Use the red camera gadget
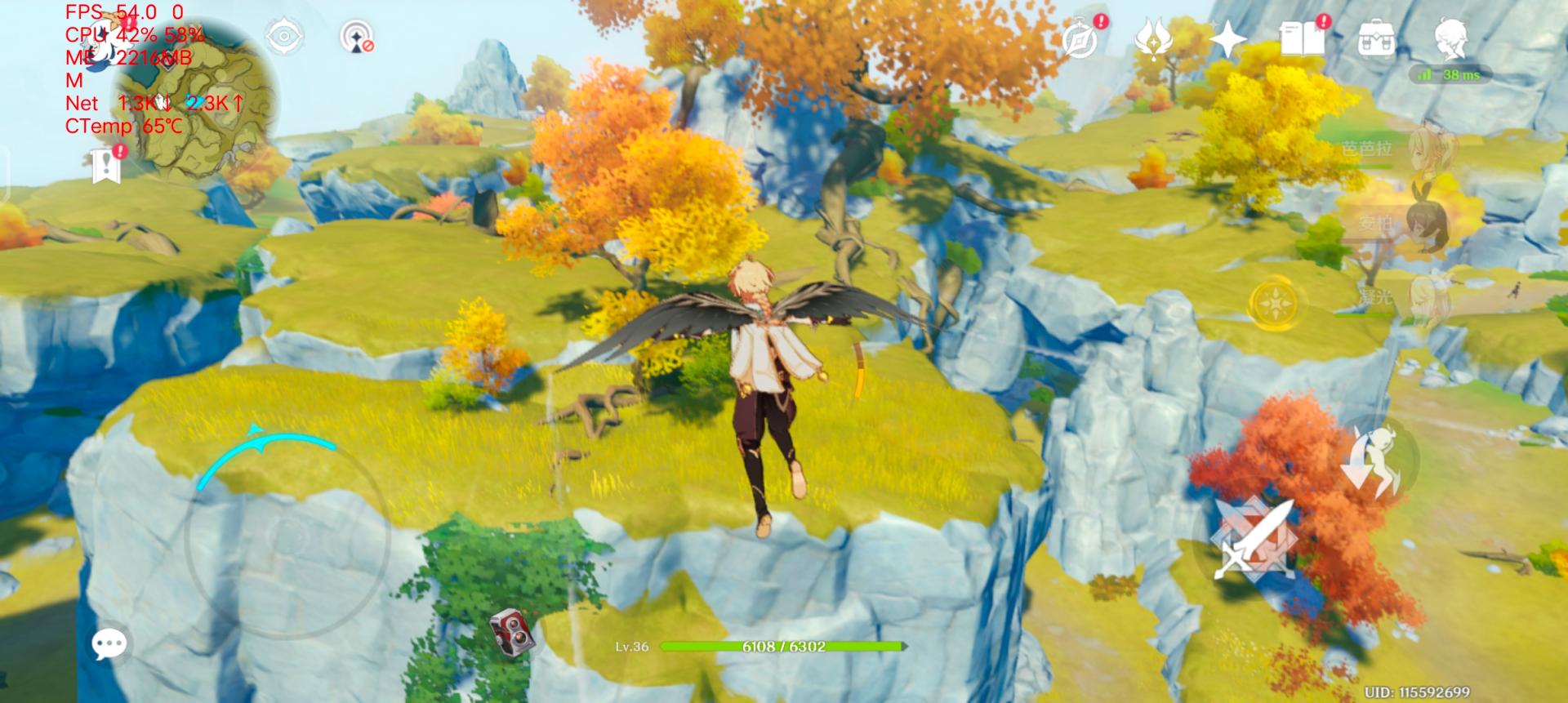 tap(511, 631)
